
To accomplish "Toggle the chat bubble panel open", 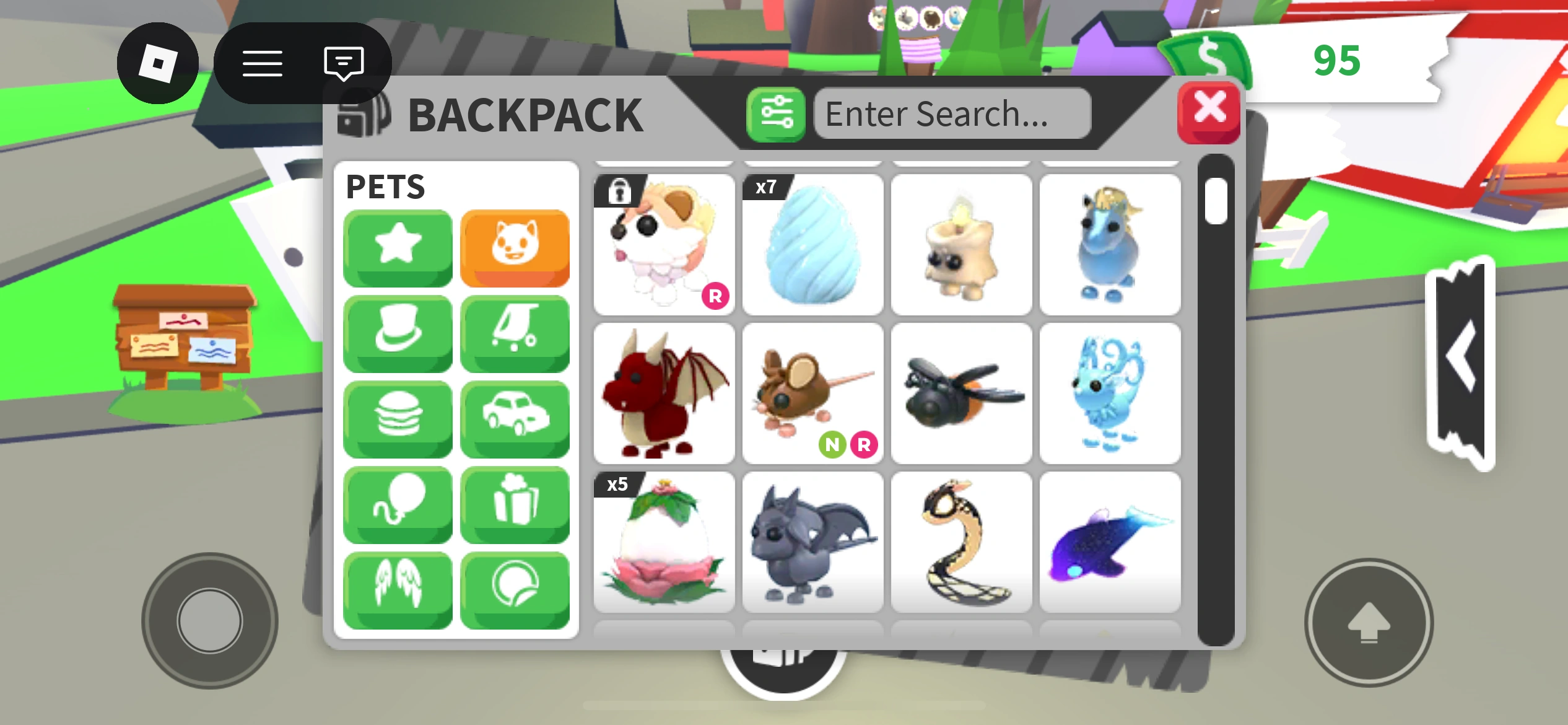I will click(x=342, y=63).
